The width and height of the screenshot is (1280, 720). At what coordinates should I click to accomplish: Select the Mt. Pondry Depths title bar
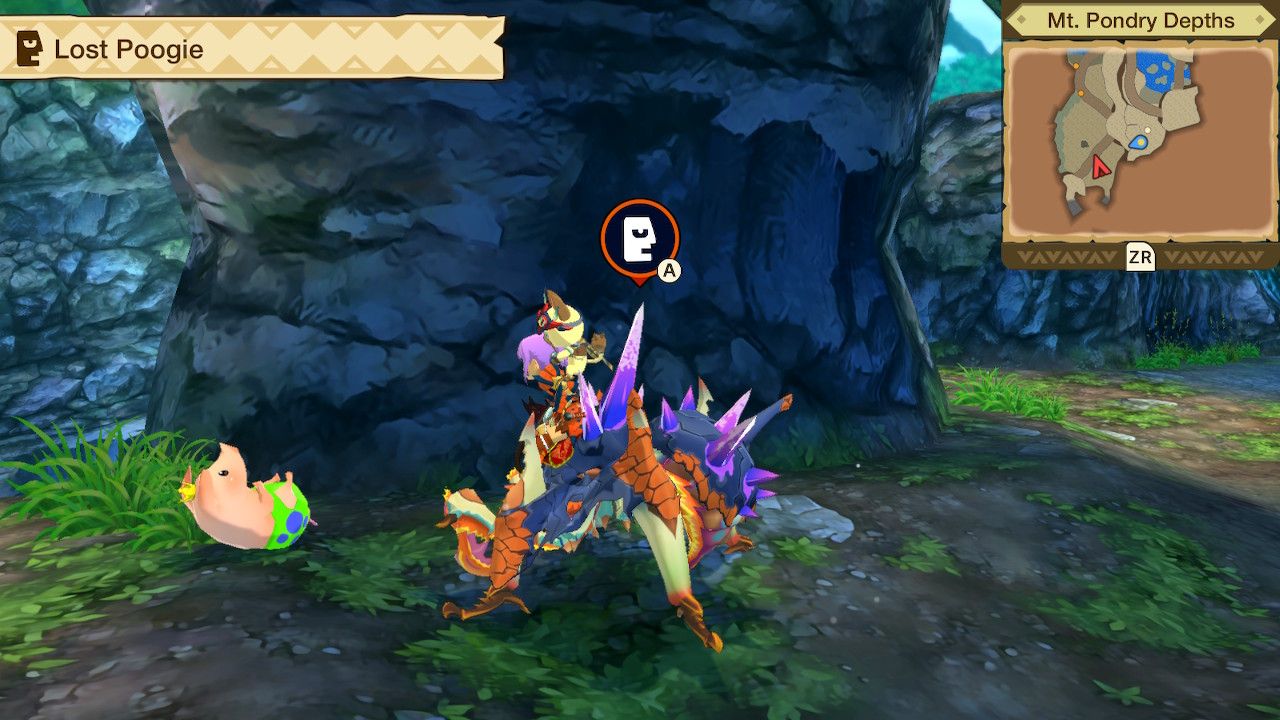(x=1141, y=21)
